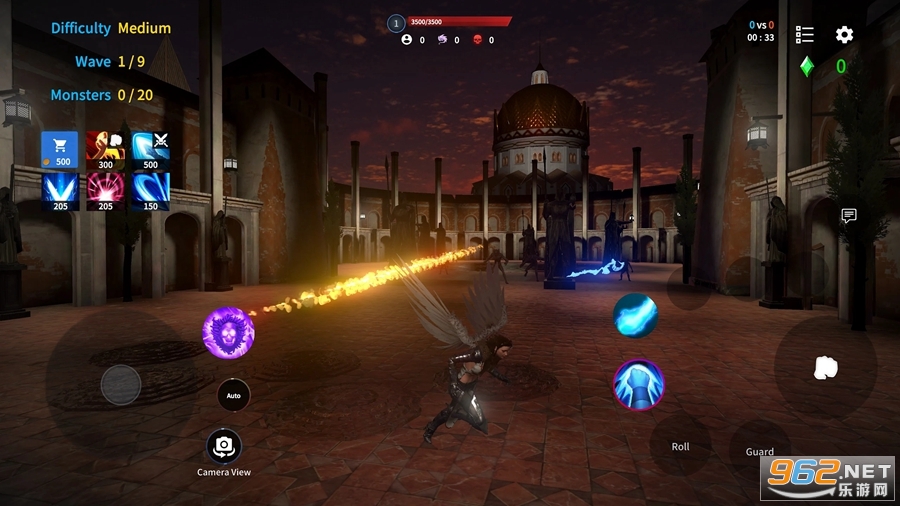Open the settings gear

[x=845, y=35]
